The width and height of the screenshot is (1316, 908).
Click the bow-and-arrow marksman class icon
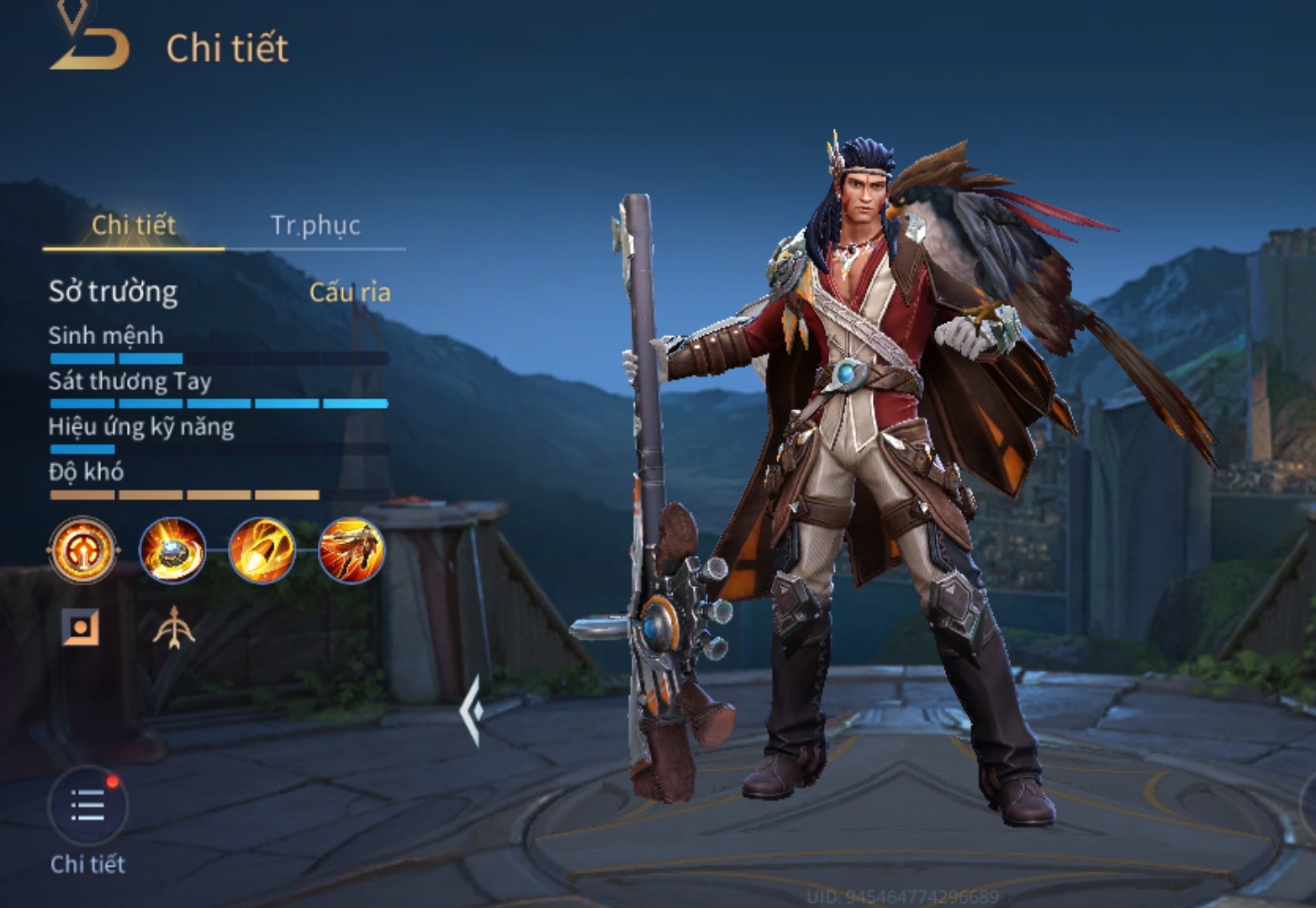(x=173, y=628)
